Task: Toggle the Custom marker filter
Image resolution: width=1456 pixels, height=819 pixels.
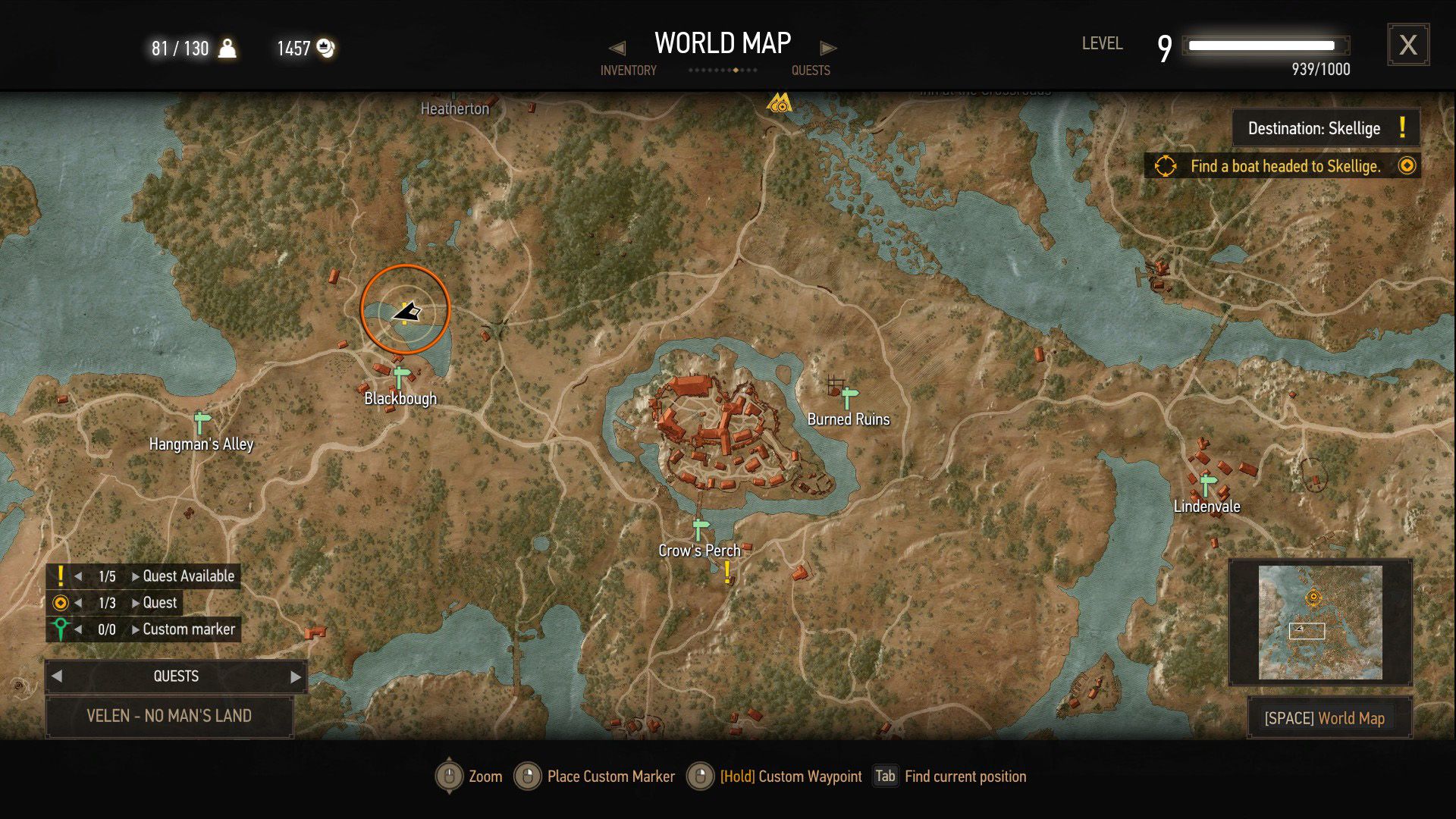Action: [61, 629]
